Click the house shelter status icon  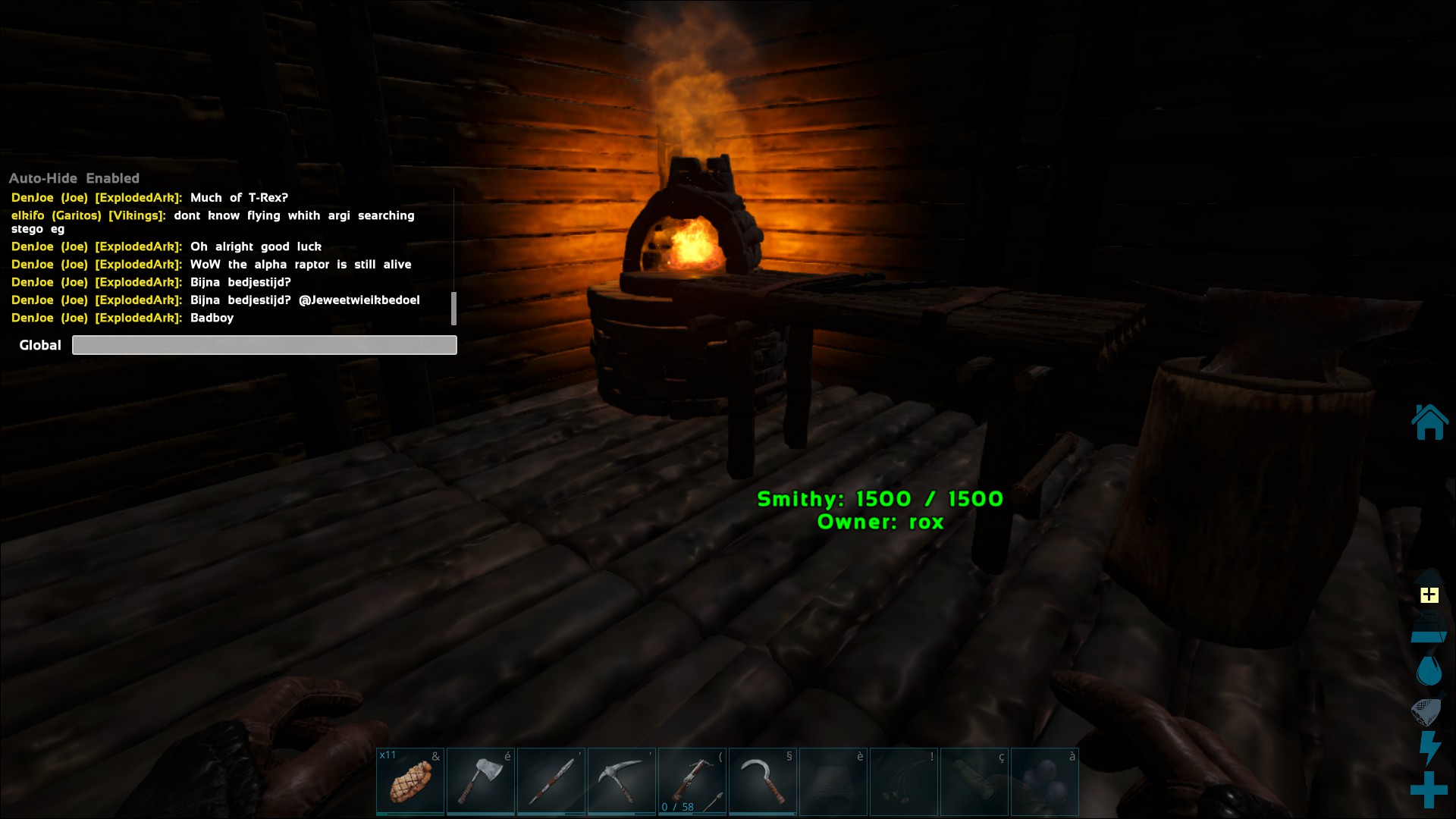click(1429, 422)
